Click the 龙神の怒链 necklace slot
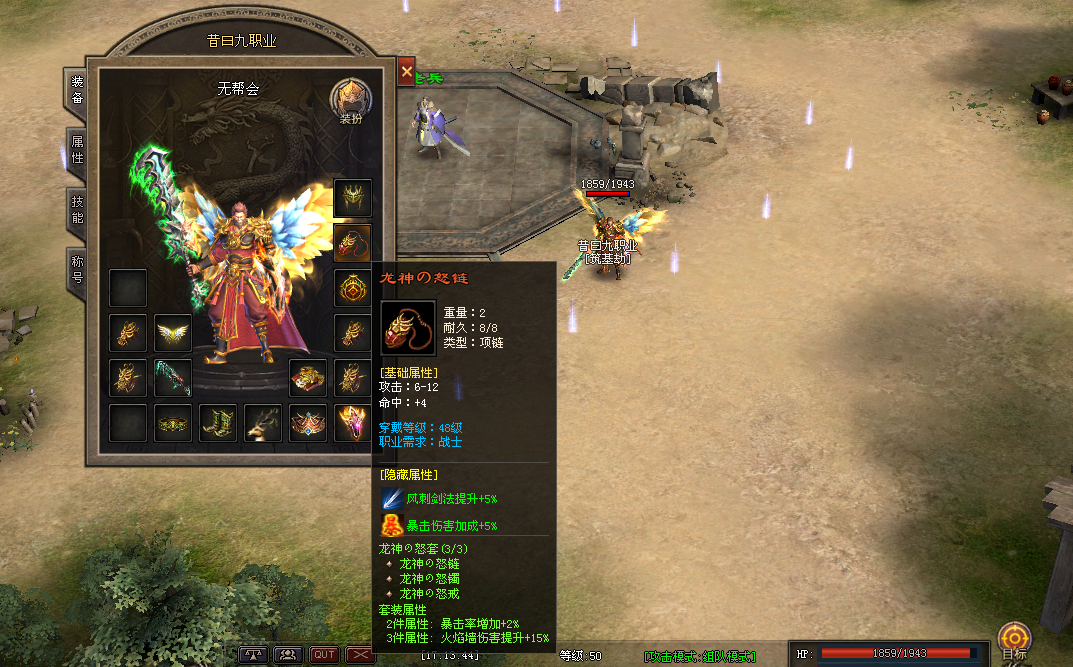The height and width of the screenshot is (667, 1073). [x=352, y=243]
